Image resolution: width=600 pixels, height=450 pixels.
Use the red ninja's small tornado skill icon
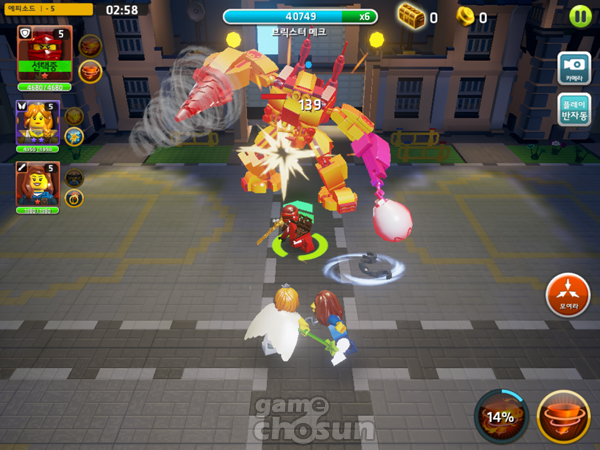coord(90,71)
